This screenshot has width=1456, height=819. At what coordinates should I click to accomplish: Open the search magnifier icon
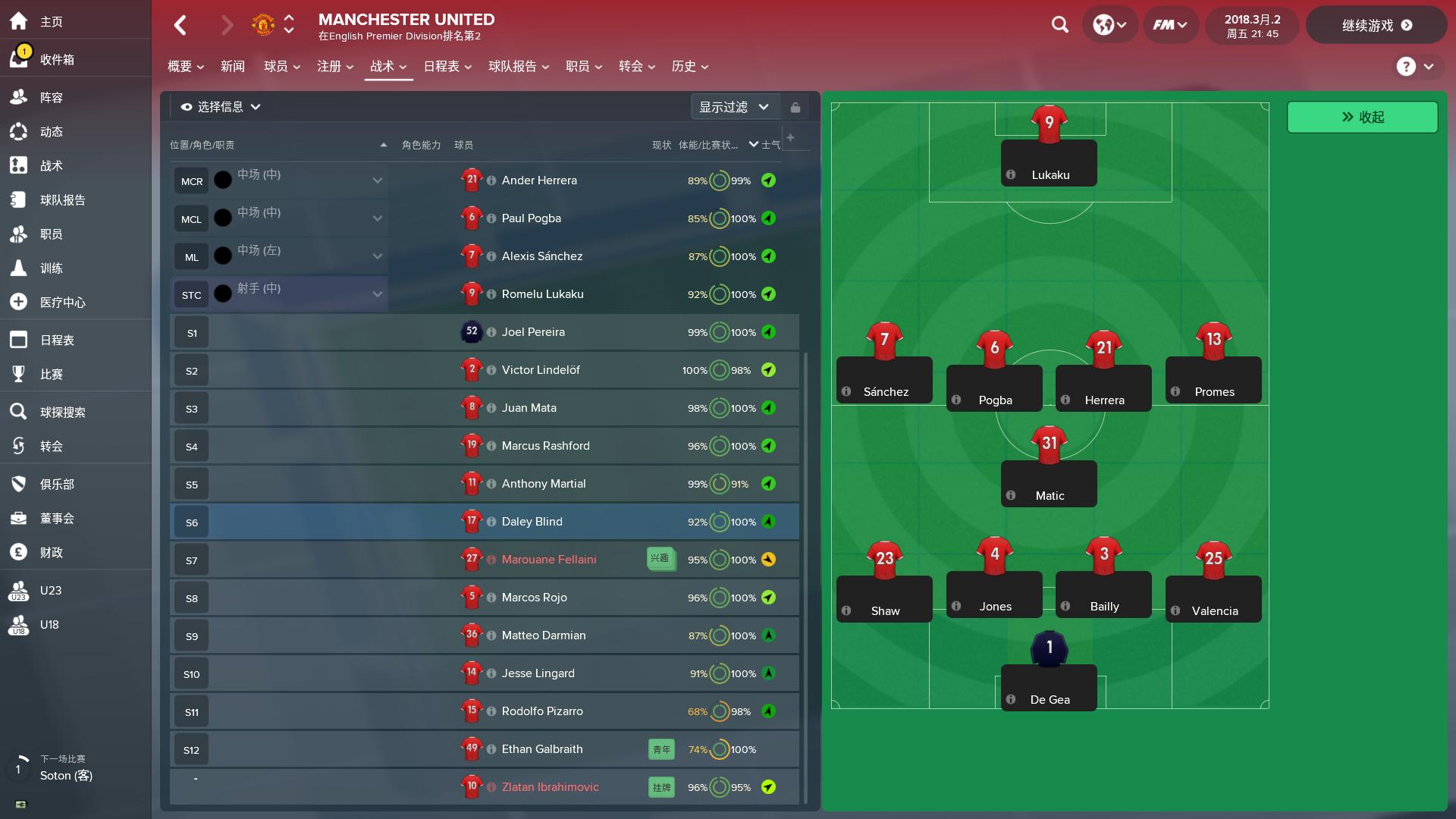pyautogui.click(x=1059, y=25)
